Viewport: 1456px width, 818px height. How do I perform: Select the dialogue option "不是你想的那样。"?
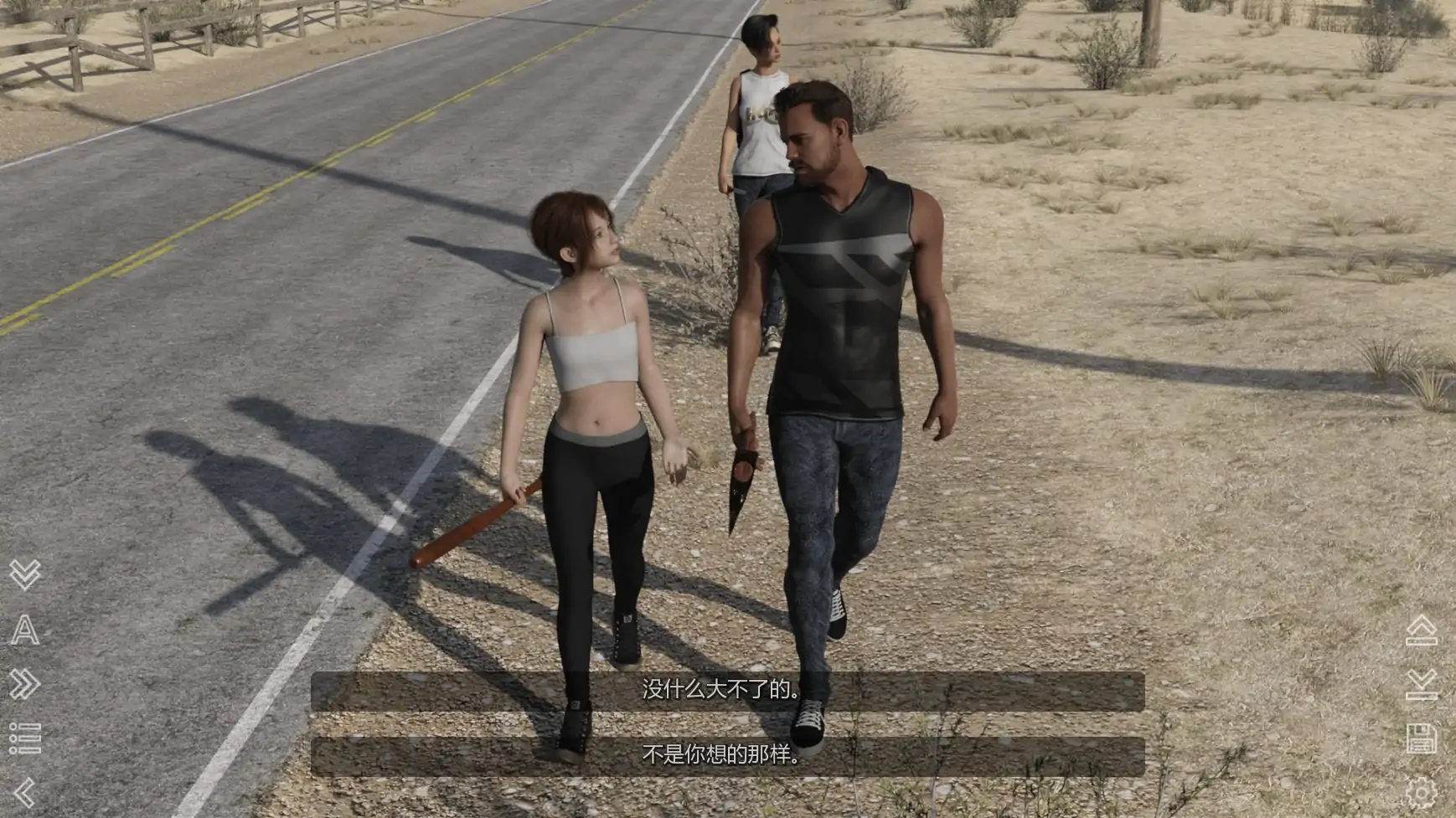[x=727, y=757]
